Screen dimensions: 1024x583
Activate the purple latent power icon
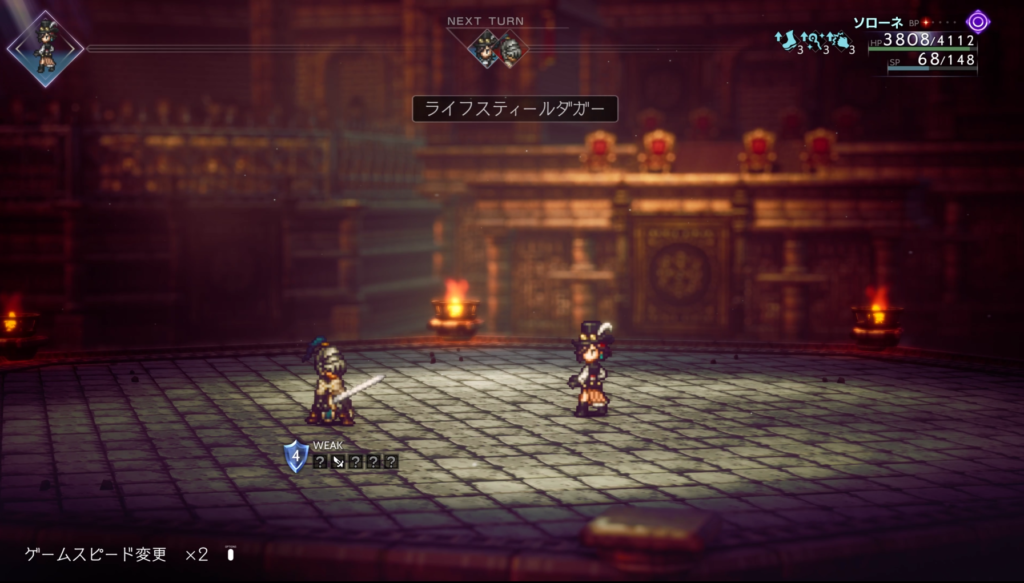[x=977, y=21]
